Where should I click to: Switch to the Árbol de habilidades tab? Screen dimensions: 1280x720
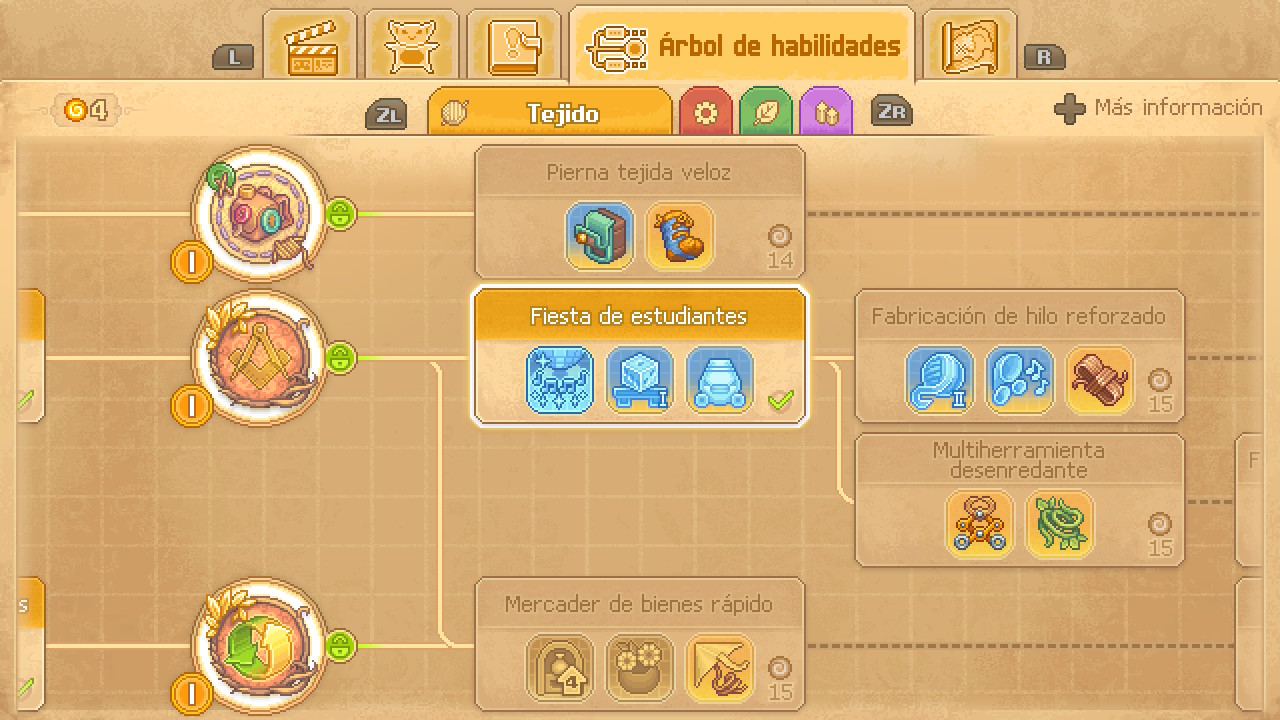(x=742, y=46)
